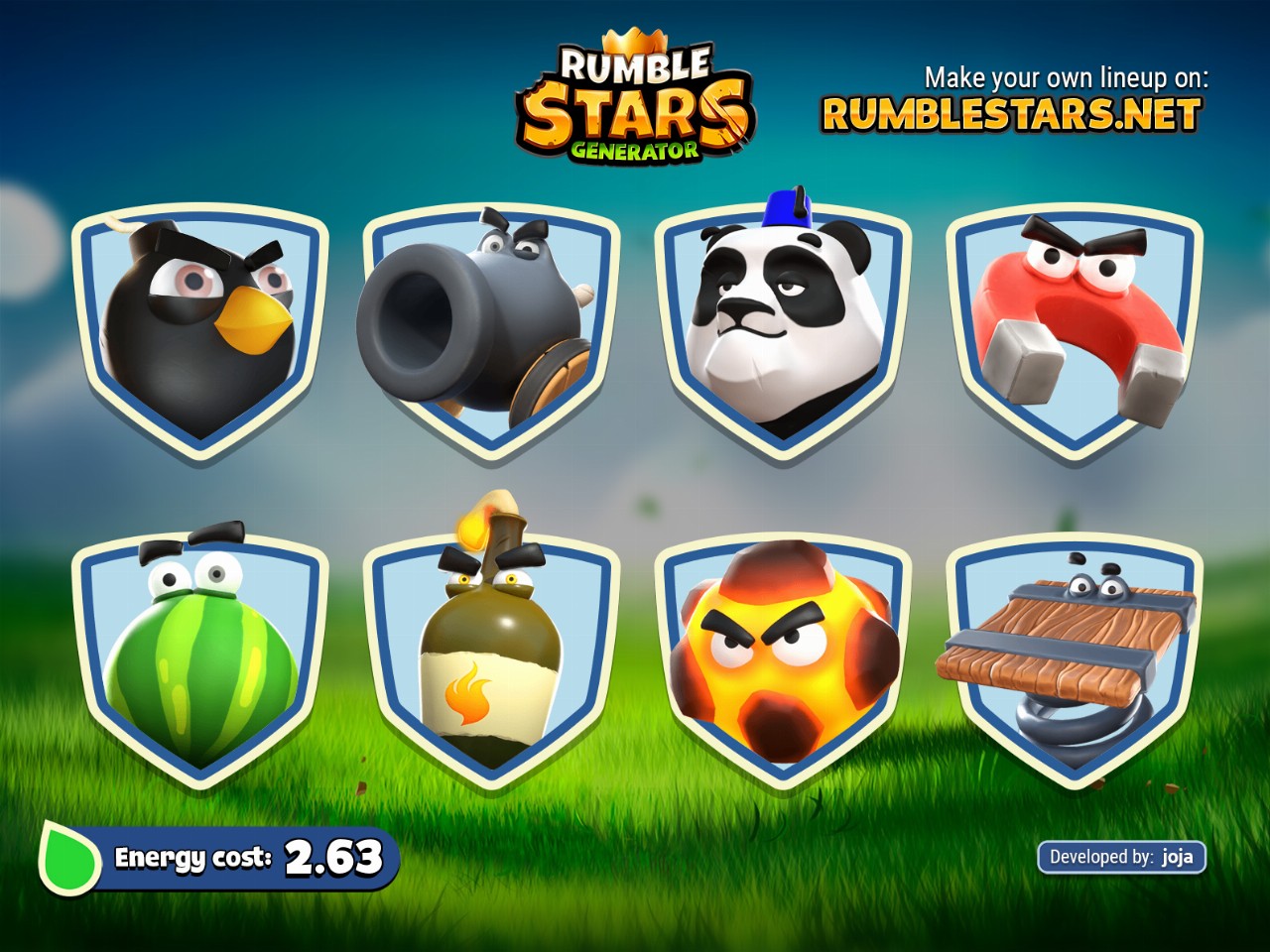Image resolution: width=1270 pixels, height=952 pixels.
Task: Pick the fiery lava ball card
Action: pyautogui.click(x=783, y=659)
